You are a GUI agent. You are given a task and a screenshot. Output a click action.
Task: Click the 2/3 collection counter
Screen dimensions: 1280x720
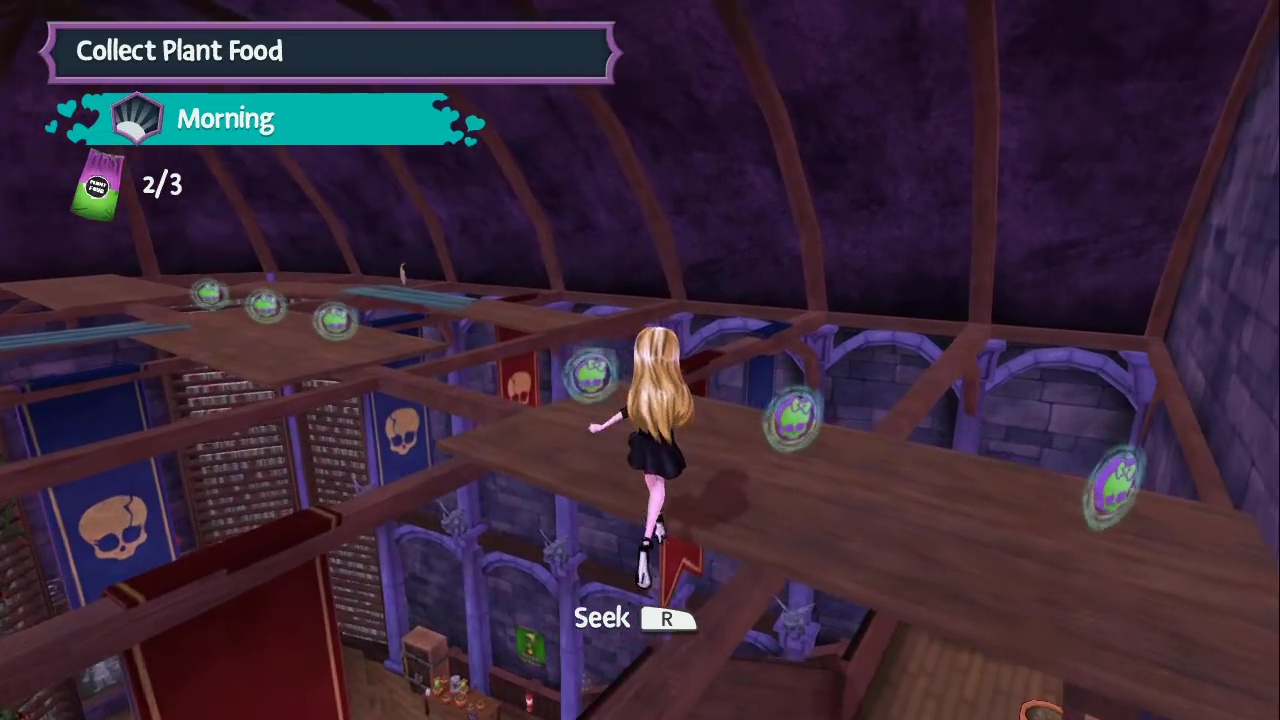coord(161,184)
